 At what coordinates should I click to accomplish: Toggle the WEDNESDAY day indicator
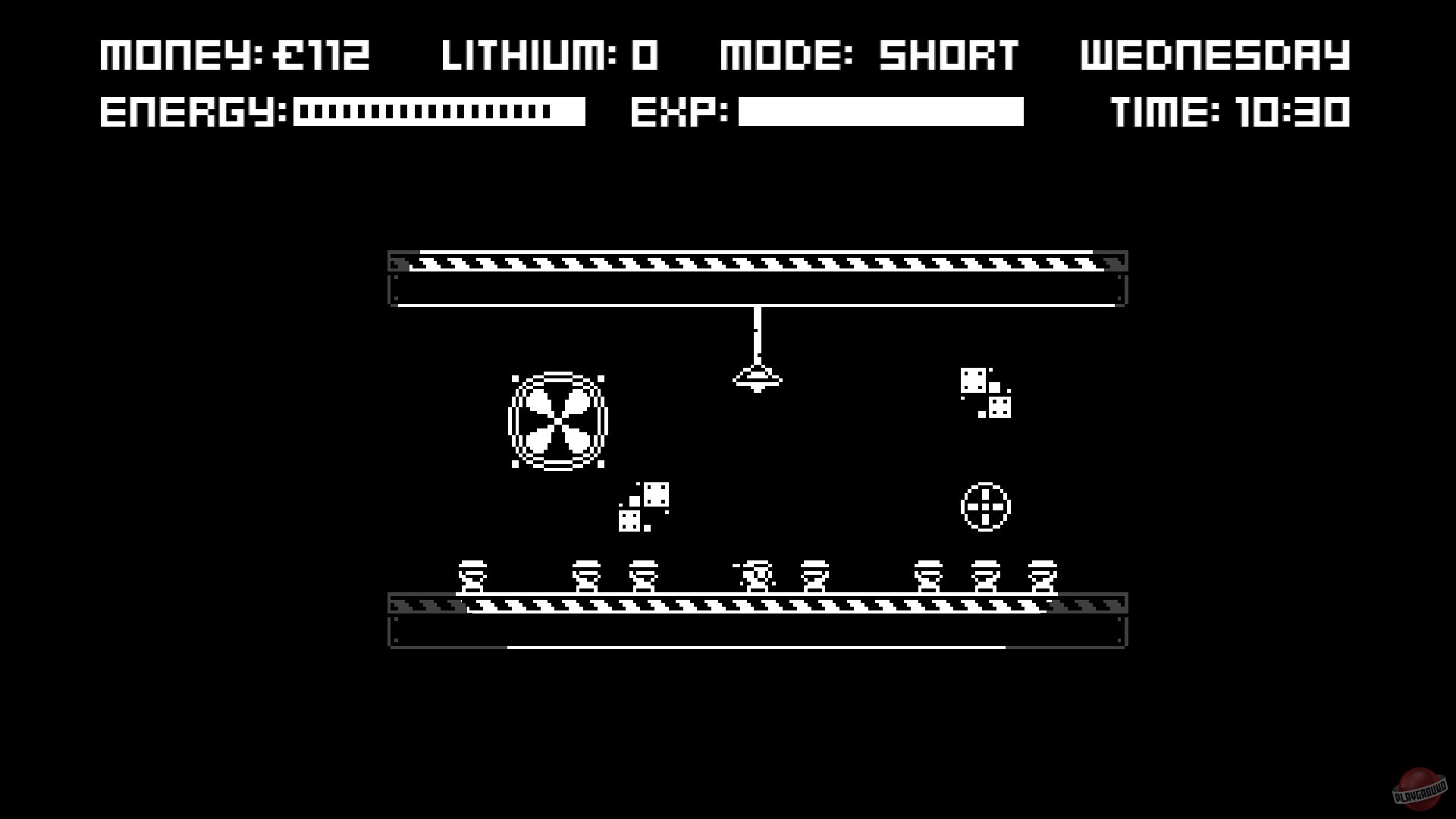click(x=1216, y=55)
